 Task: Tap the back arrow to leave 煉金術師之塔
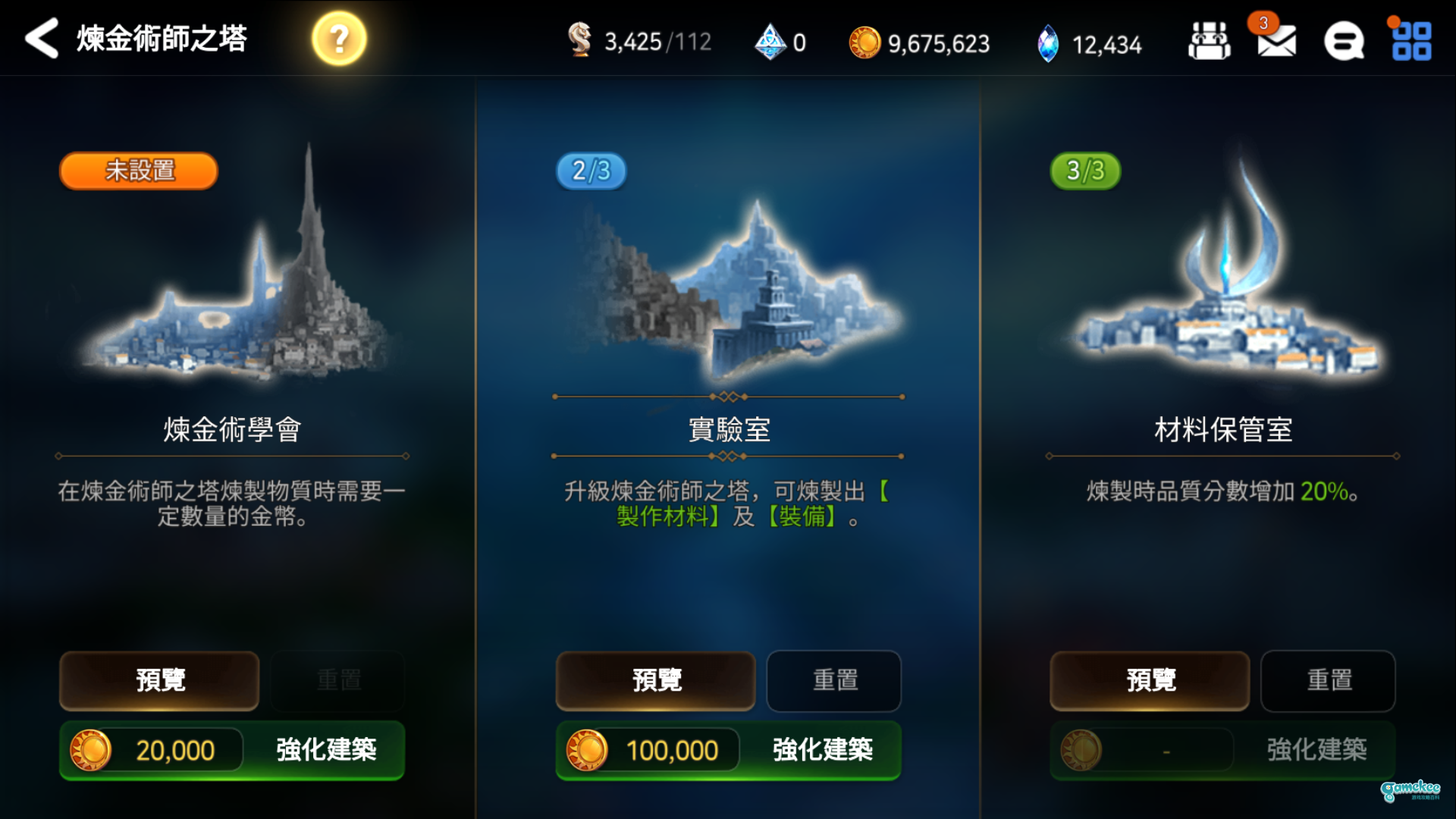(x=39, y=39)
